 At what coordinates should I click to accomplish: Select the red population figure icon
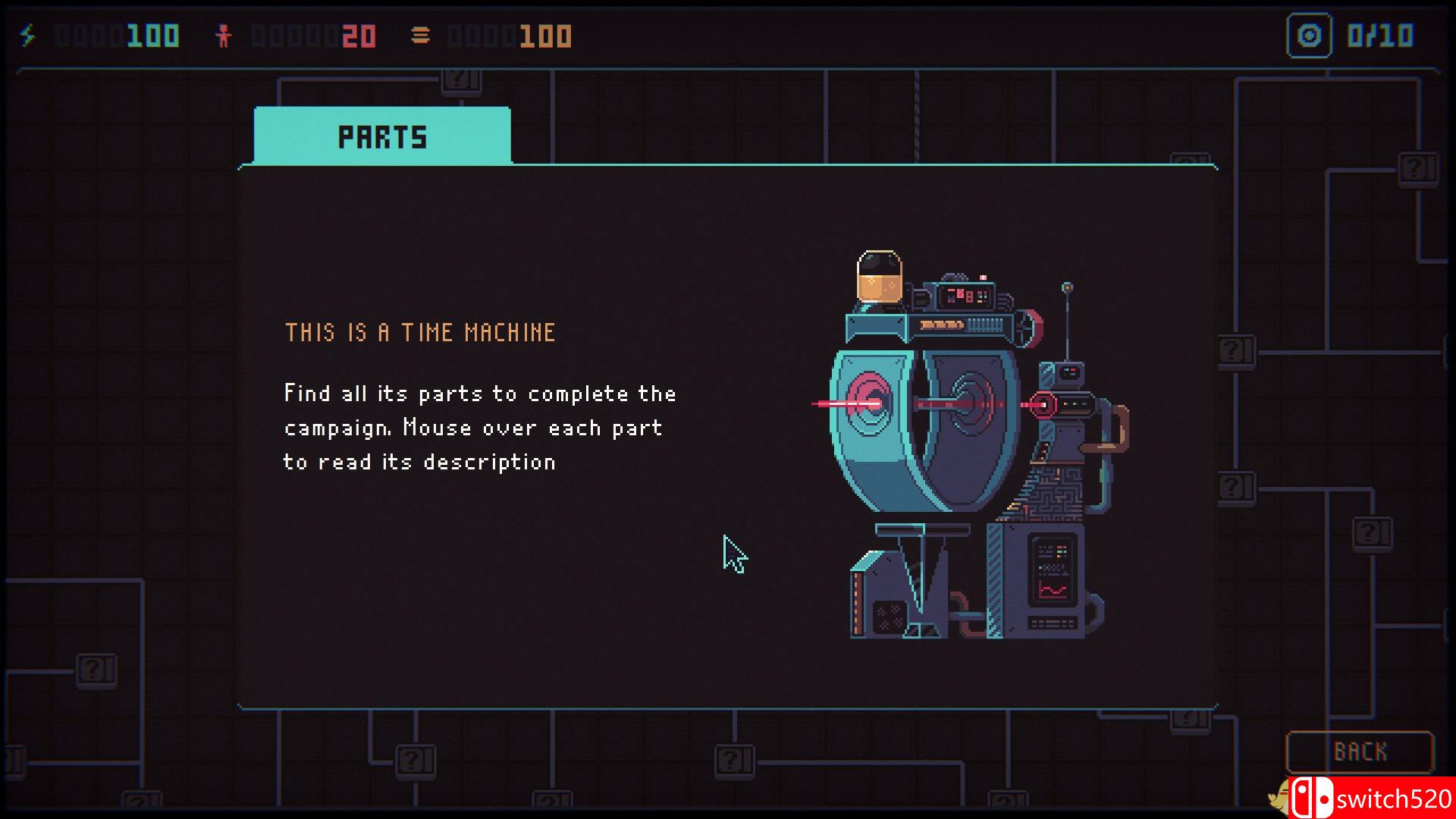pos(224,34)
